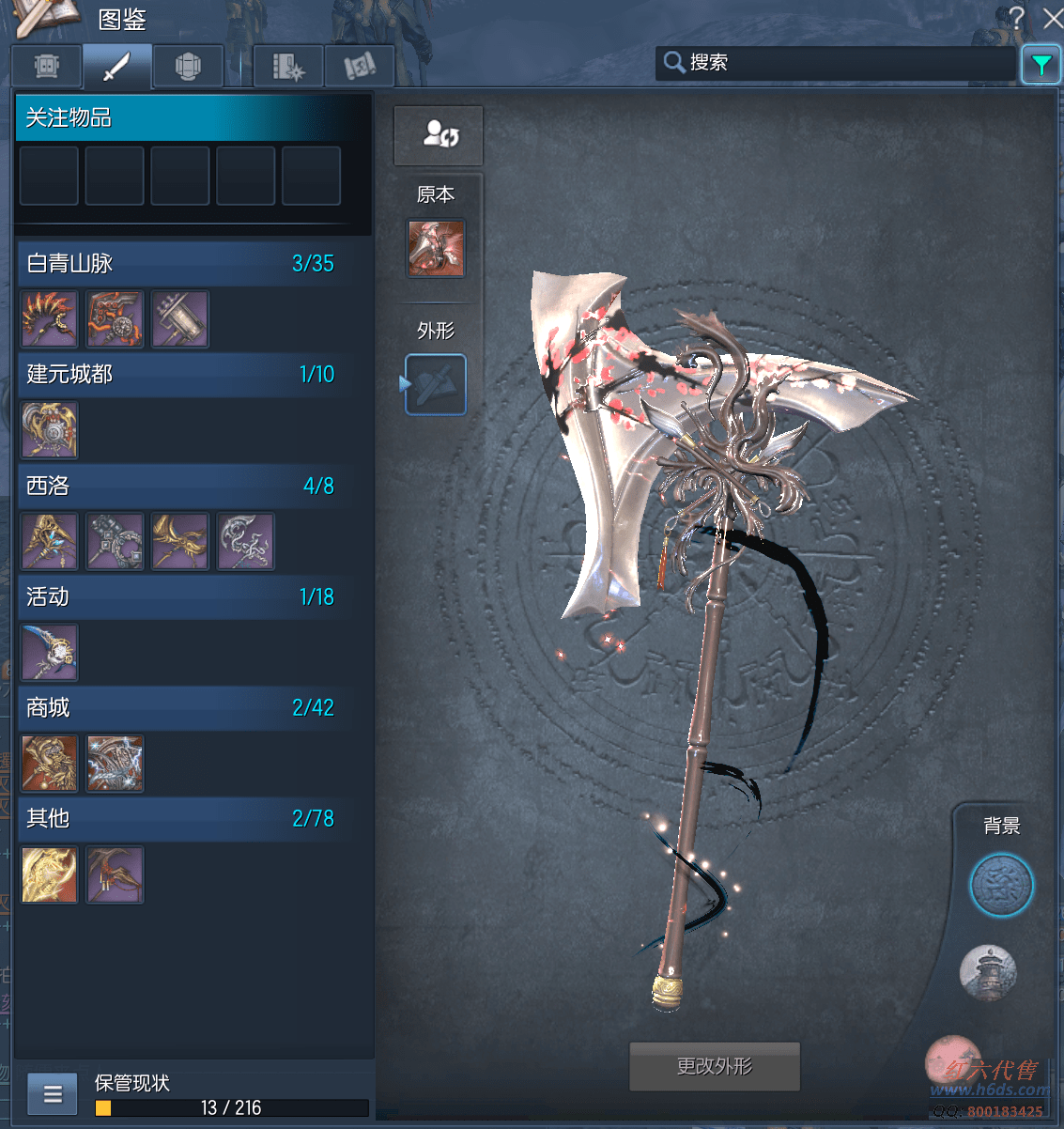The width and height of the screenshot is (1064, 1129).
Task: Select the 活动 event weapon icon
Action: click(50, 652)
